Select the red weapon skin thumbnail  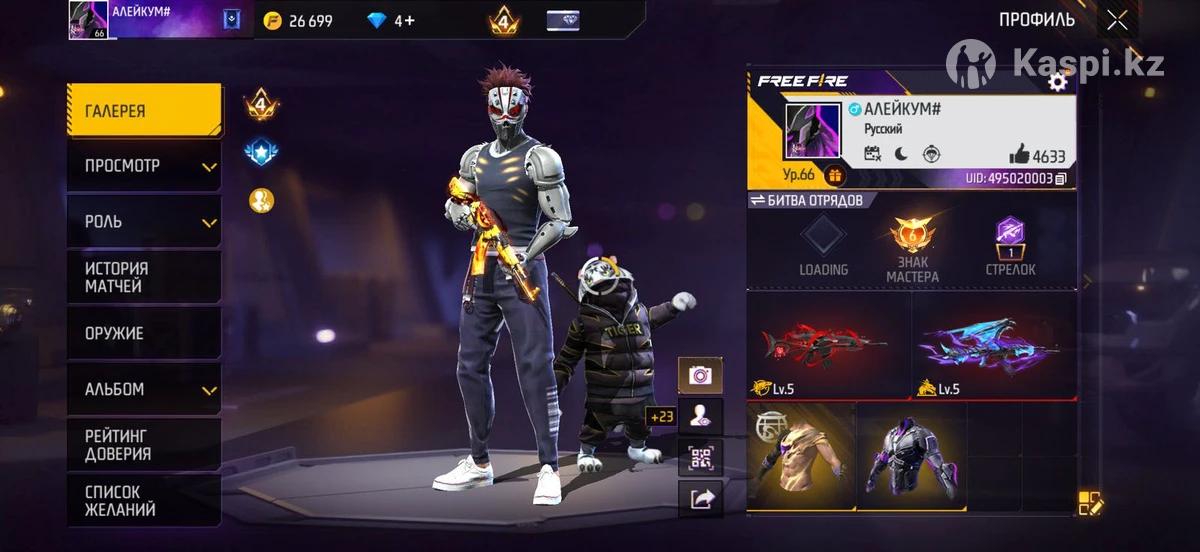(x=829, y=345)
